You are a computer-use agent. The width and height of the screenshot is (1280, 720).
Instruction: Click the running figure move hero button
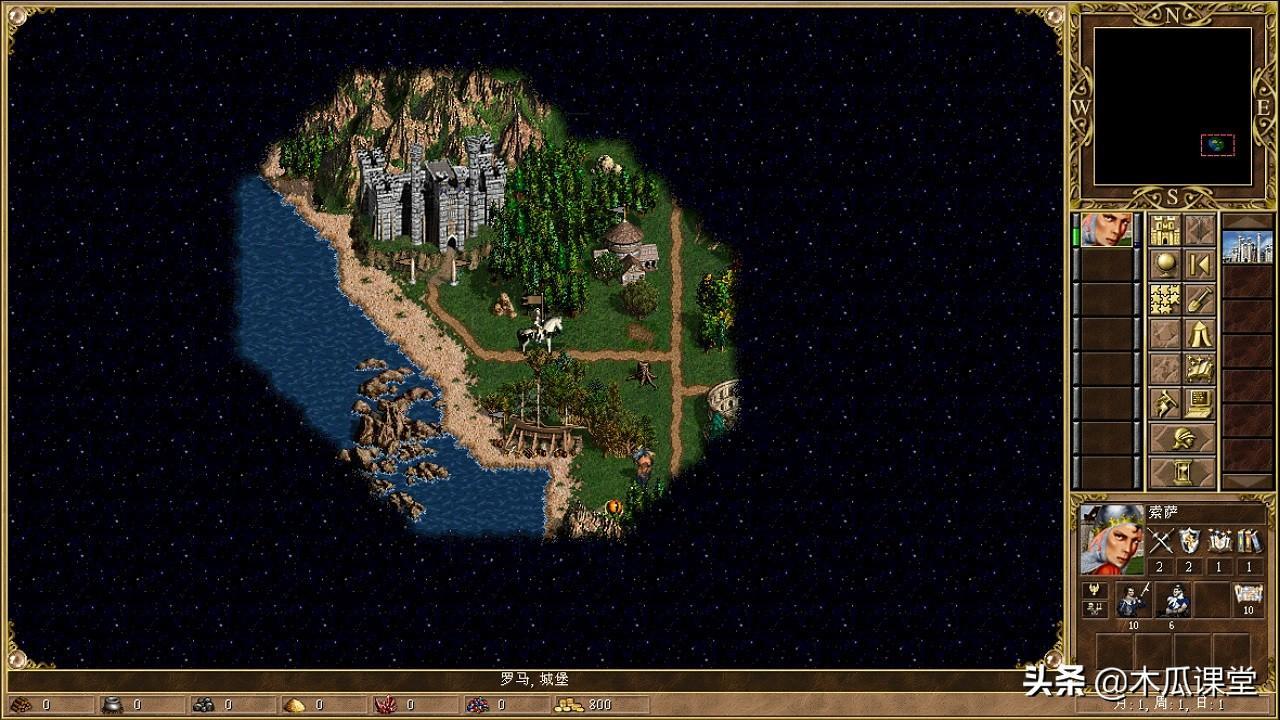pos(1164,403)
